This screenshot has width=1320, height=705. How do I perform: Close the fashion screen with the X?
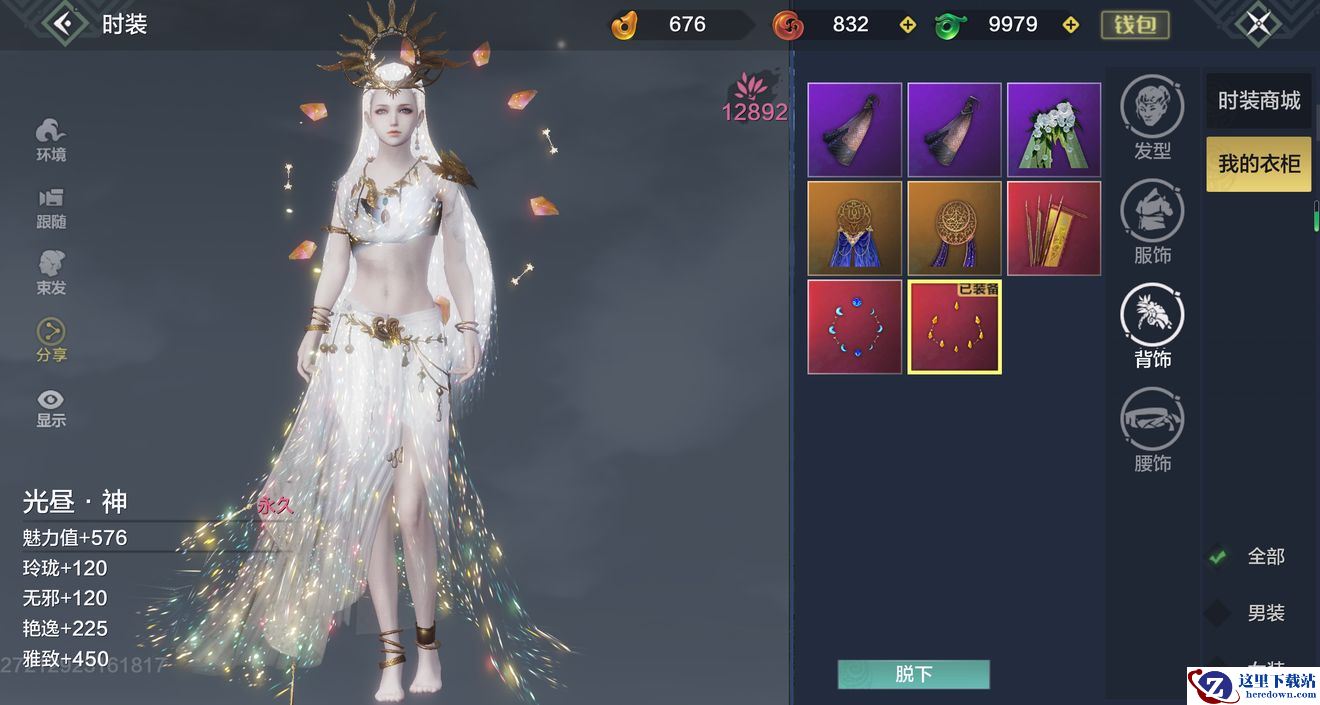(1258, 23)
